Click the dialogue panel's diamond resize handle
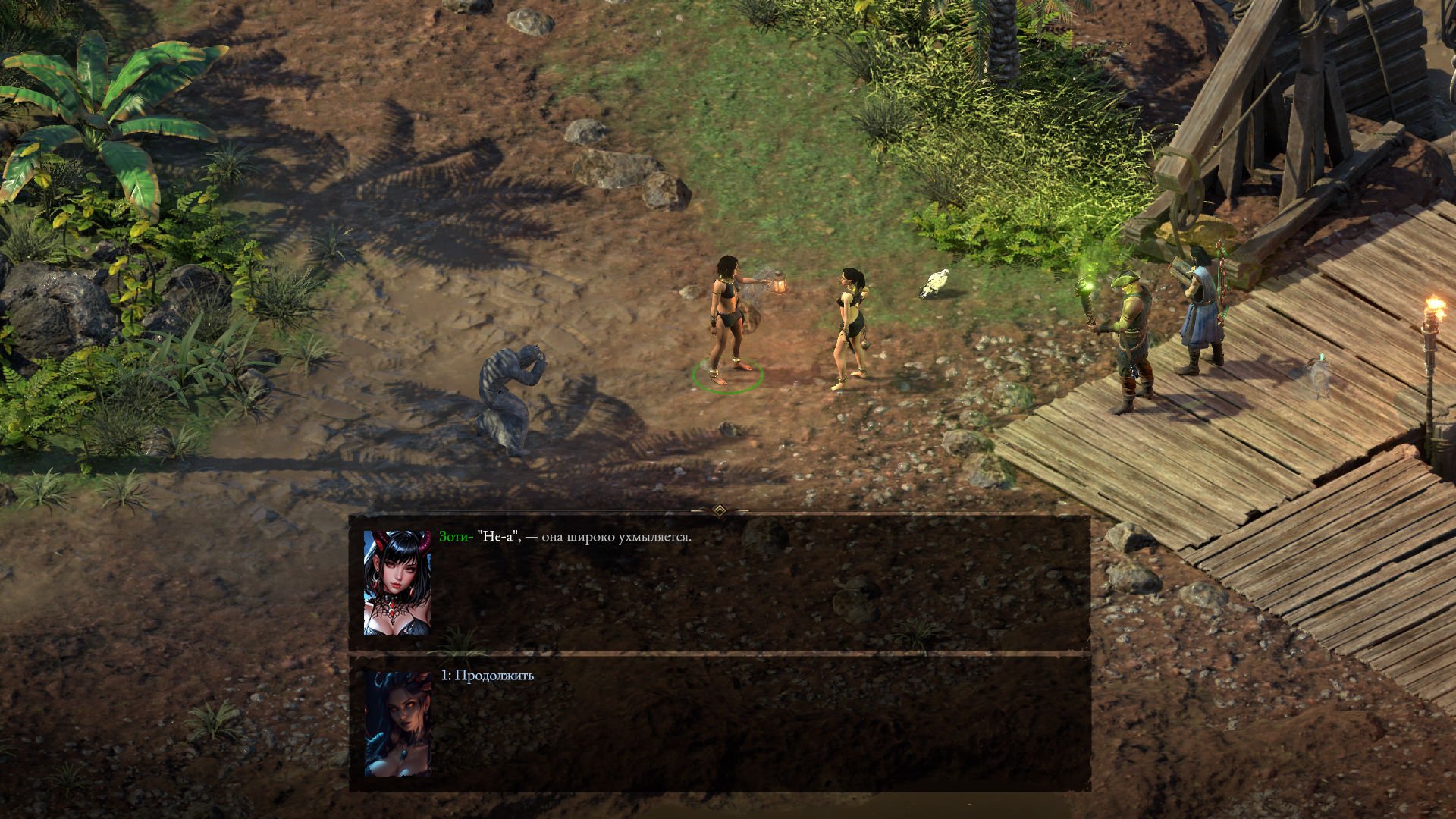This screenshot has width=1456, height=819. [x=720, y=510]
